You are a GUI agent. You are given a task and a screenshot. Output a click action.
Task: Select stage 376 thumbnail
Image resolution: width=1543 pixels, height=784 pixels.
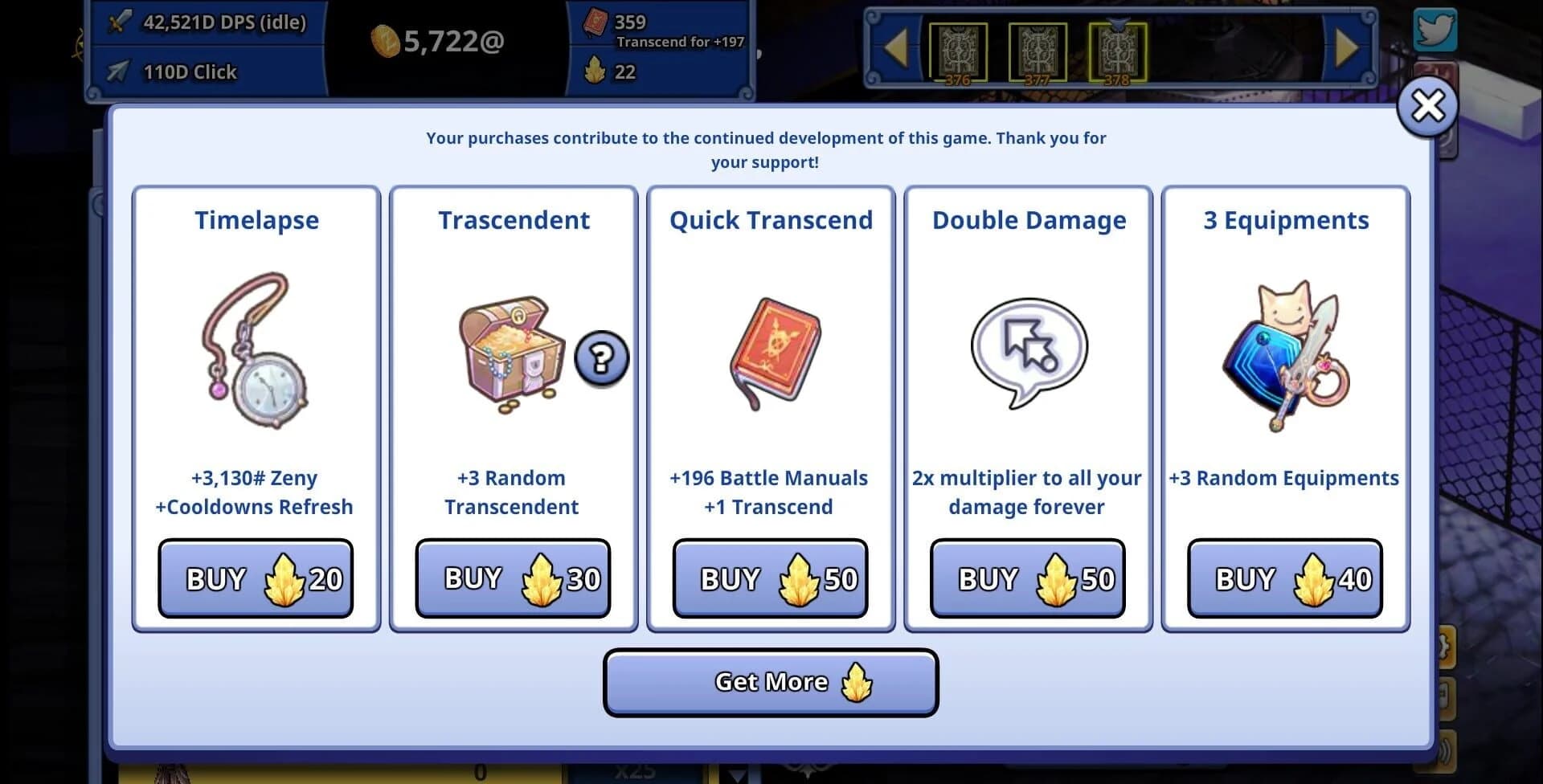tap(959, 52)
